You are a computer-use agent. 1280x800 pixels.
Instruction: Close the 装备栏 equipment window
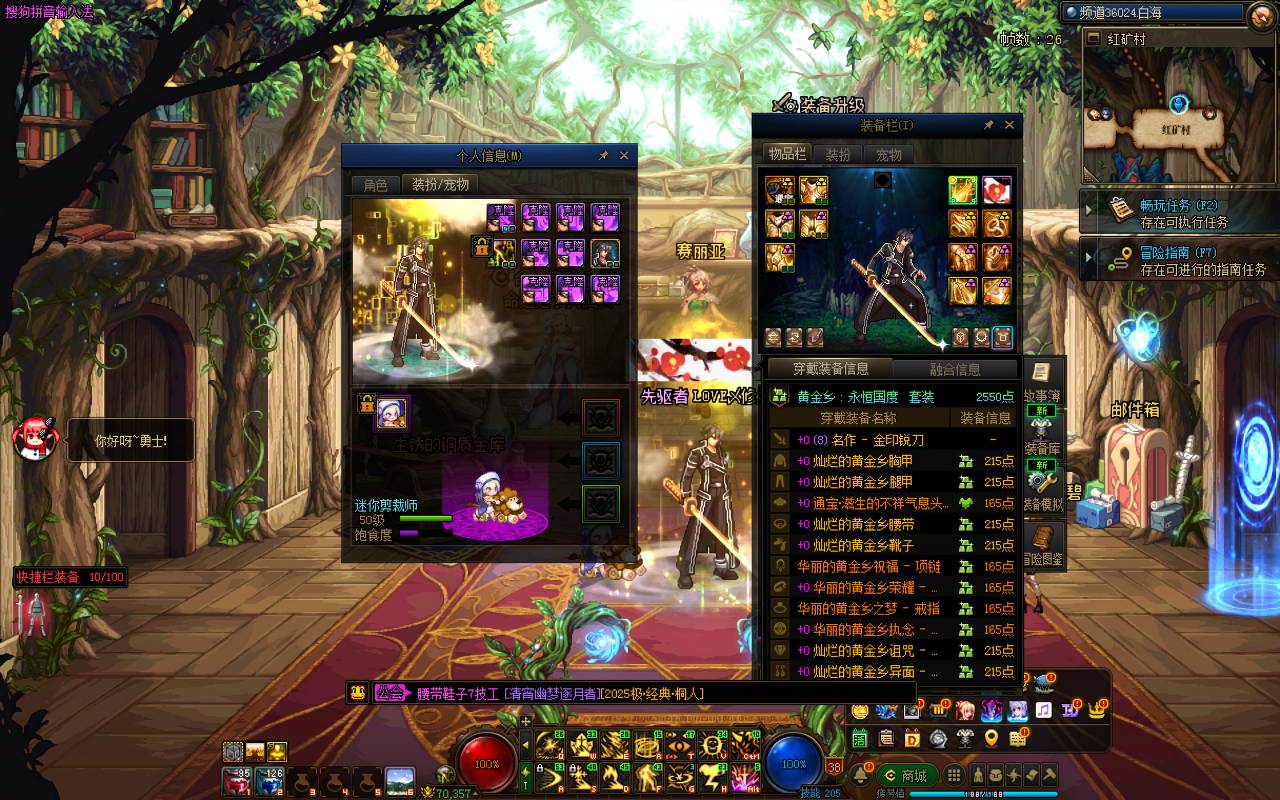click(x=1009, y=125)
